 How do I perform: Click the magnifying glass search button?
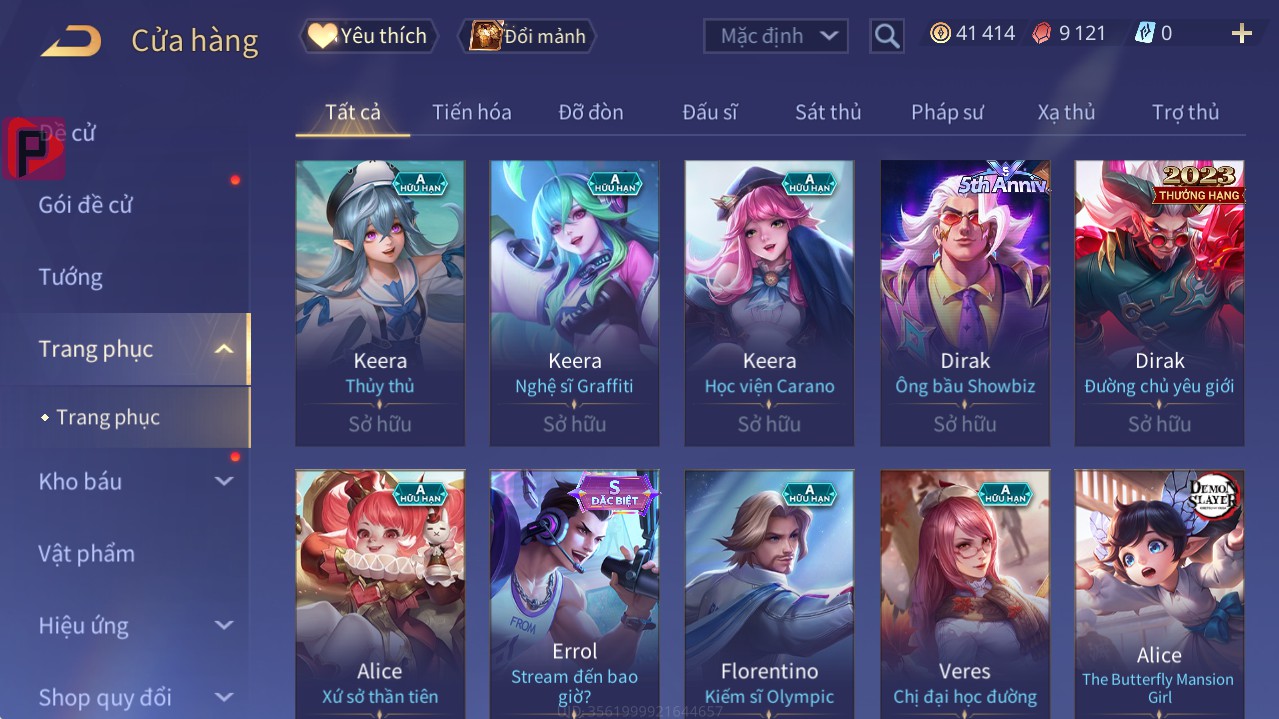[x=886, y=36]
